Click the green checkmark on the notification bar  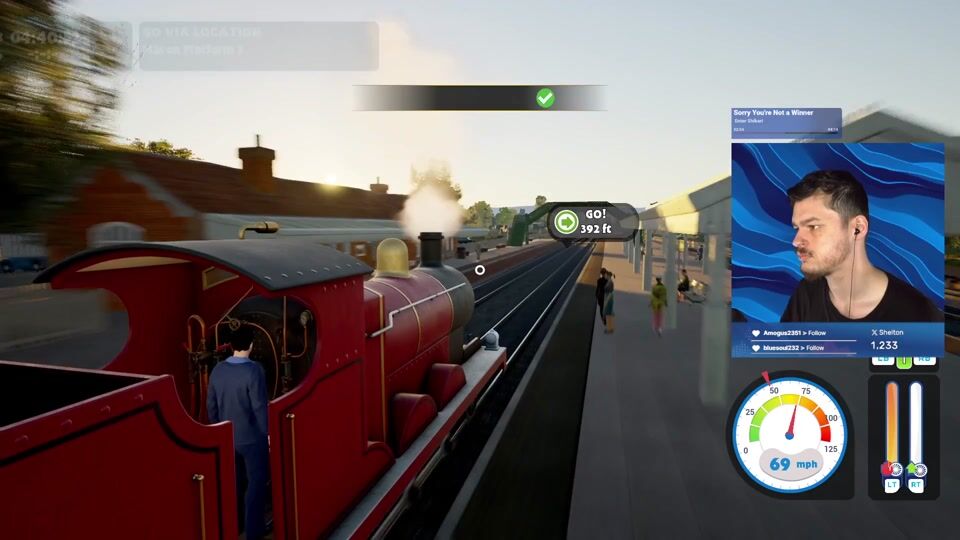(545, 98)
